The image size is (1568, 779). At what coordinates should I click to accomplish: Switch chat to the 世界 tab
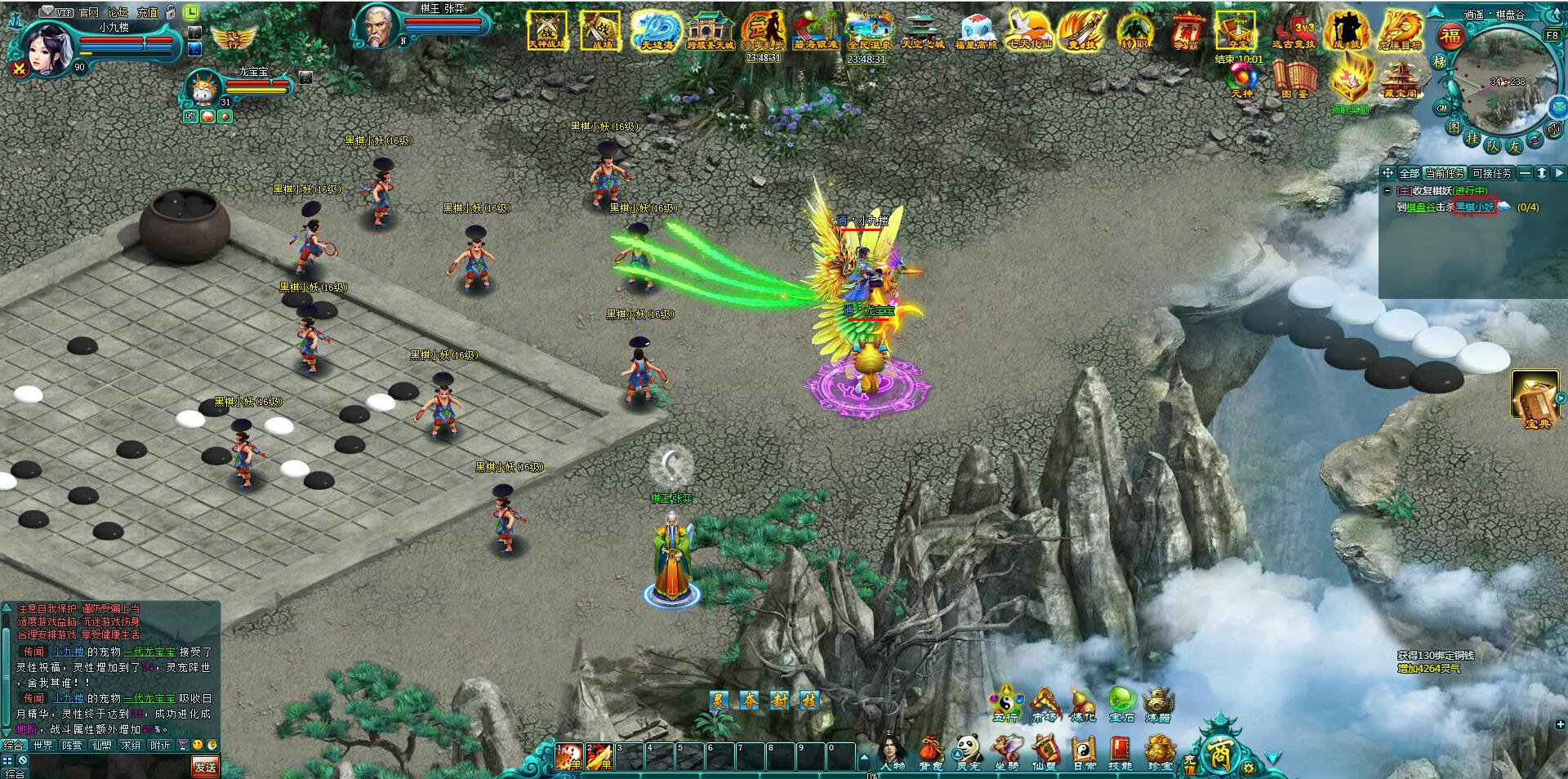(x=42, y=745)
